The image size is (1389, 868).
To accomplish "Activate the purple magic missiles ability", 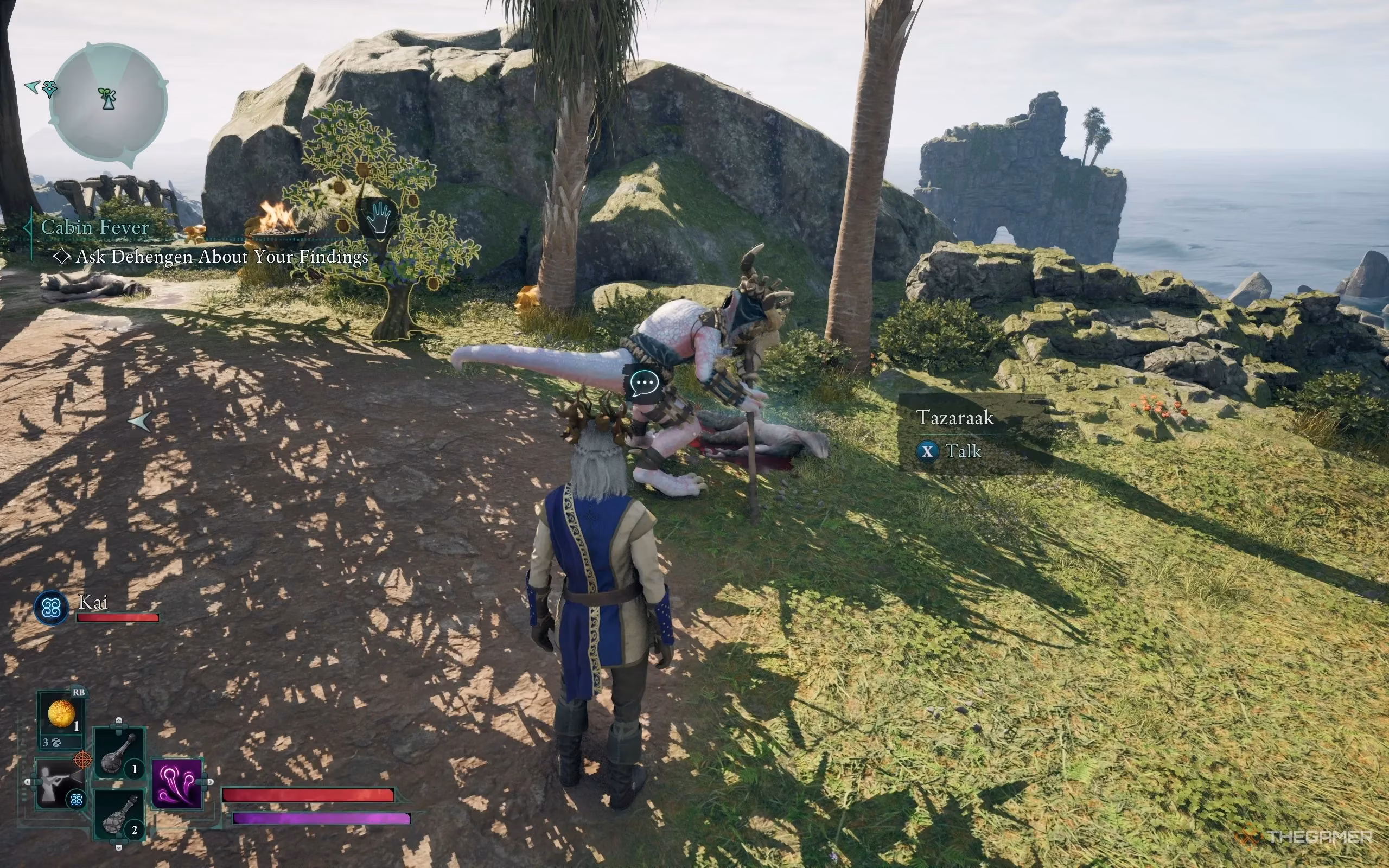I will [x=177, y=783].
